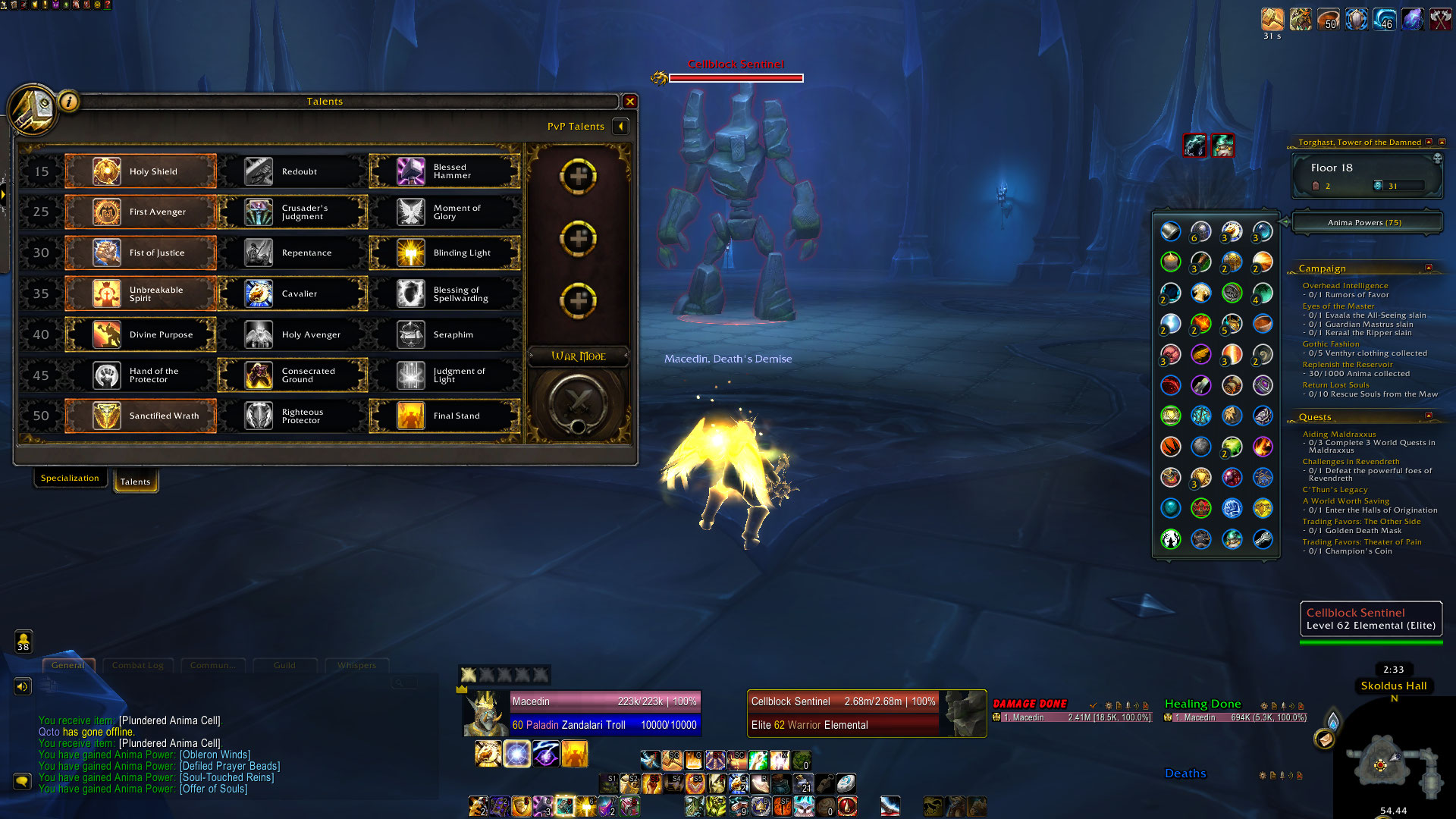Select the Final Stand talent
Screen dimensions: 1456x819
point(445,416)
